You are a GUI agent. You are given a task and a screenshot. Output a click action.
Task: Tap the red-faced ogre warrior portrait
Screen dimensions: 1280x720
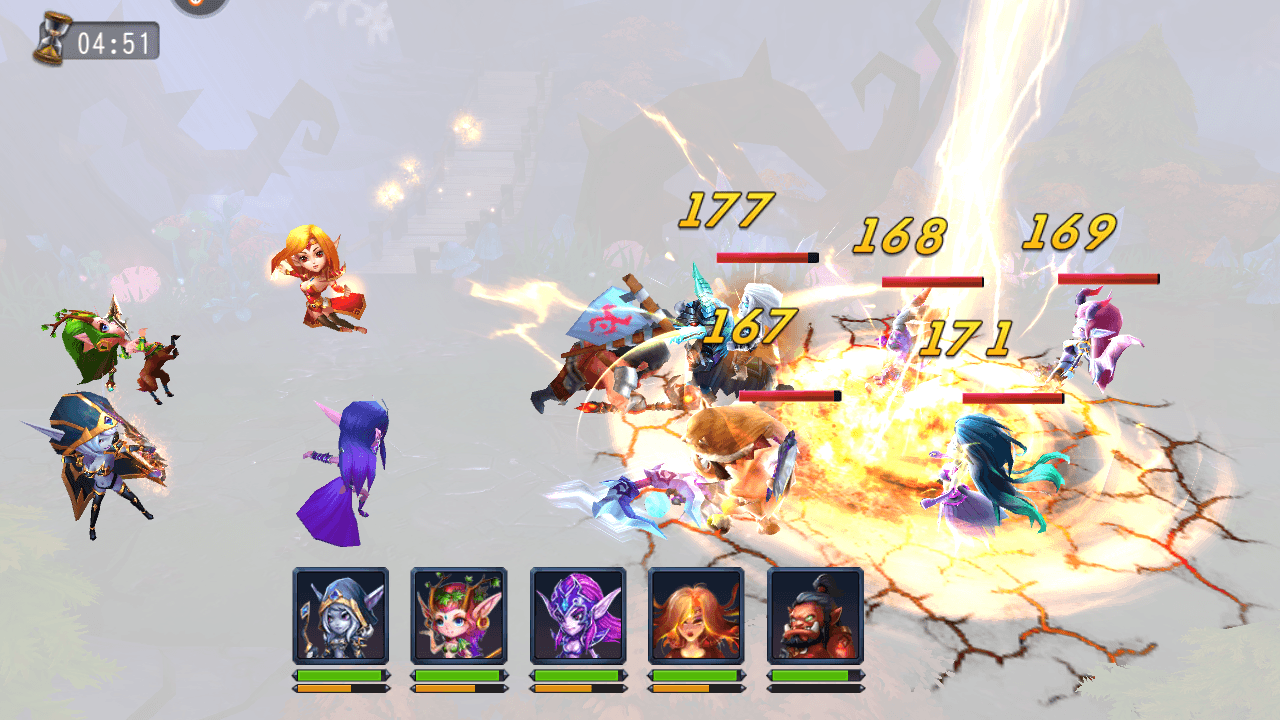pyautogui.click(x=815, y=615)
